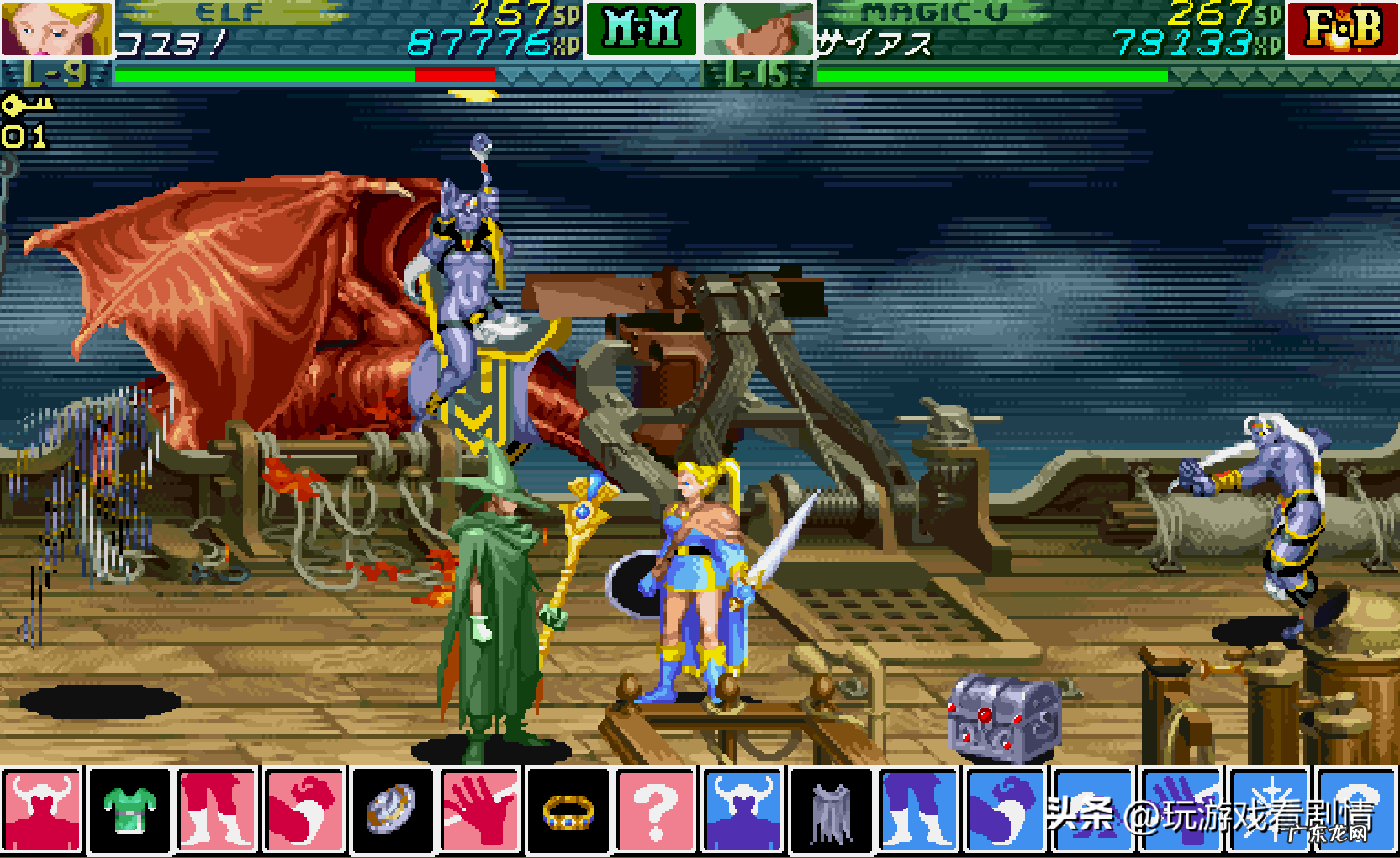
Task: Select the red gauntlet arm slot
Action: click(x=304, y=810)
